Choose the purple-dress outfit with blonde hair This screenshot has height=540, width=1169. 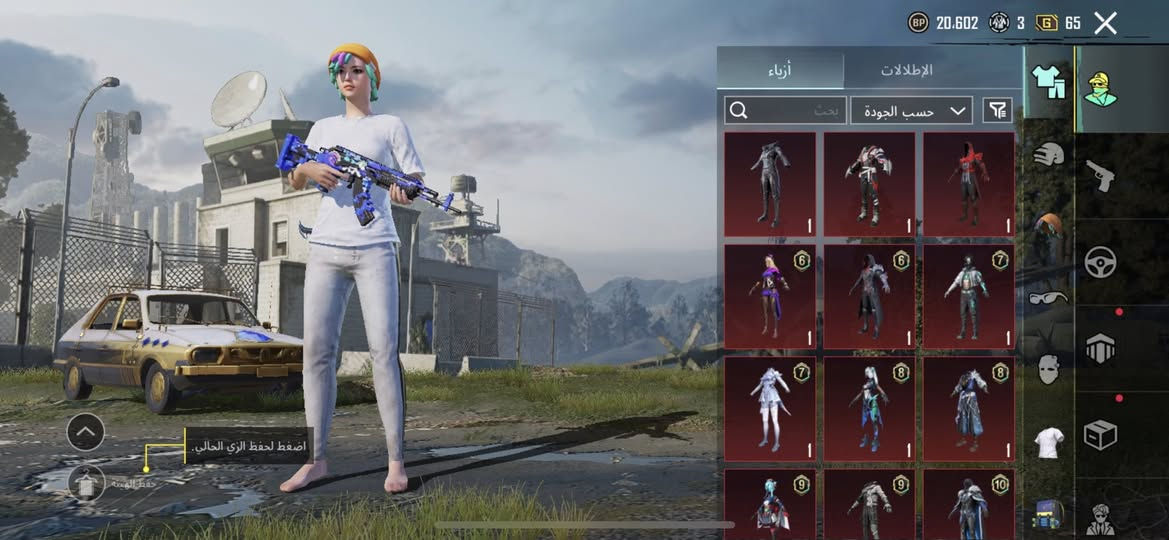(769, 297)
